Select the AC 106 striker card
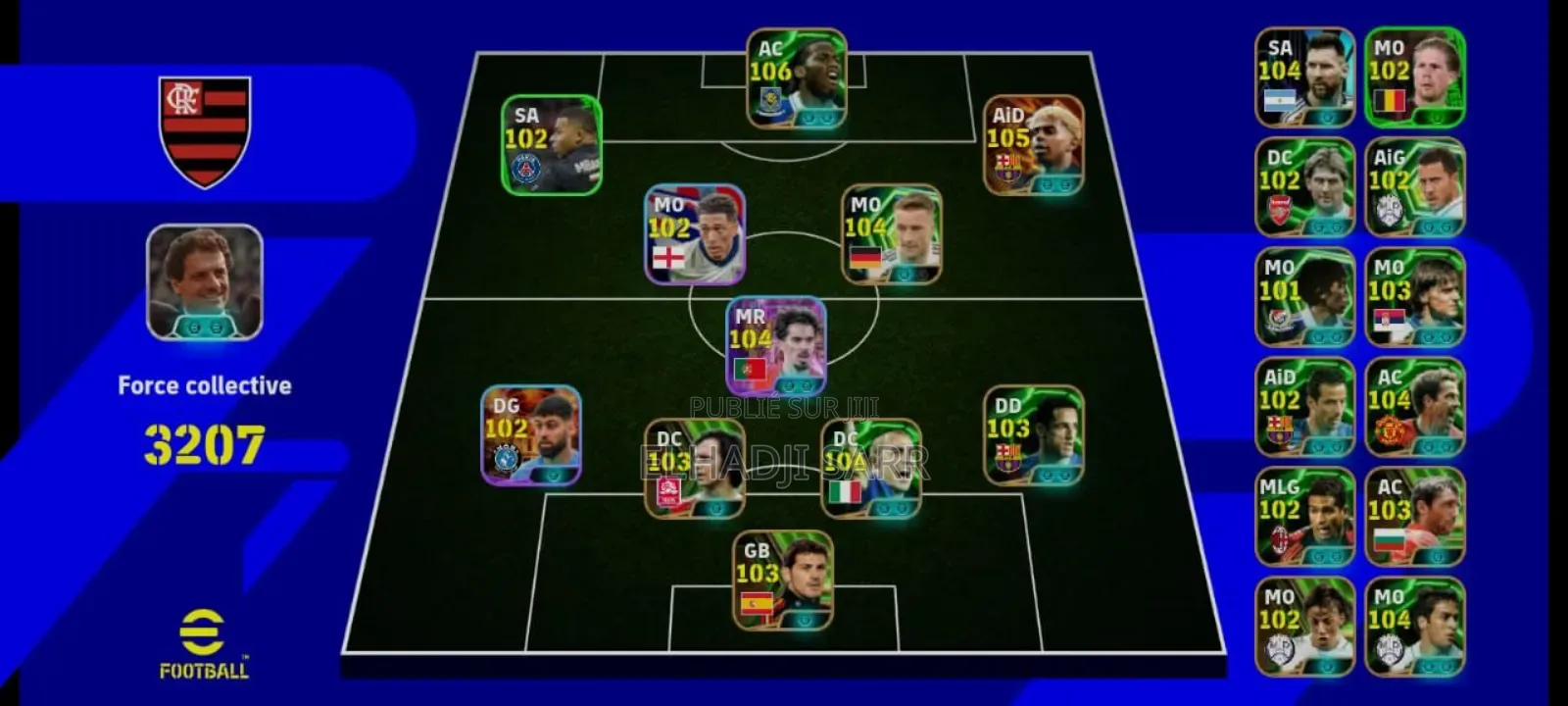 pos(796,78)
